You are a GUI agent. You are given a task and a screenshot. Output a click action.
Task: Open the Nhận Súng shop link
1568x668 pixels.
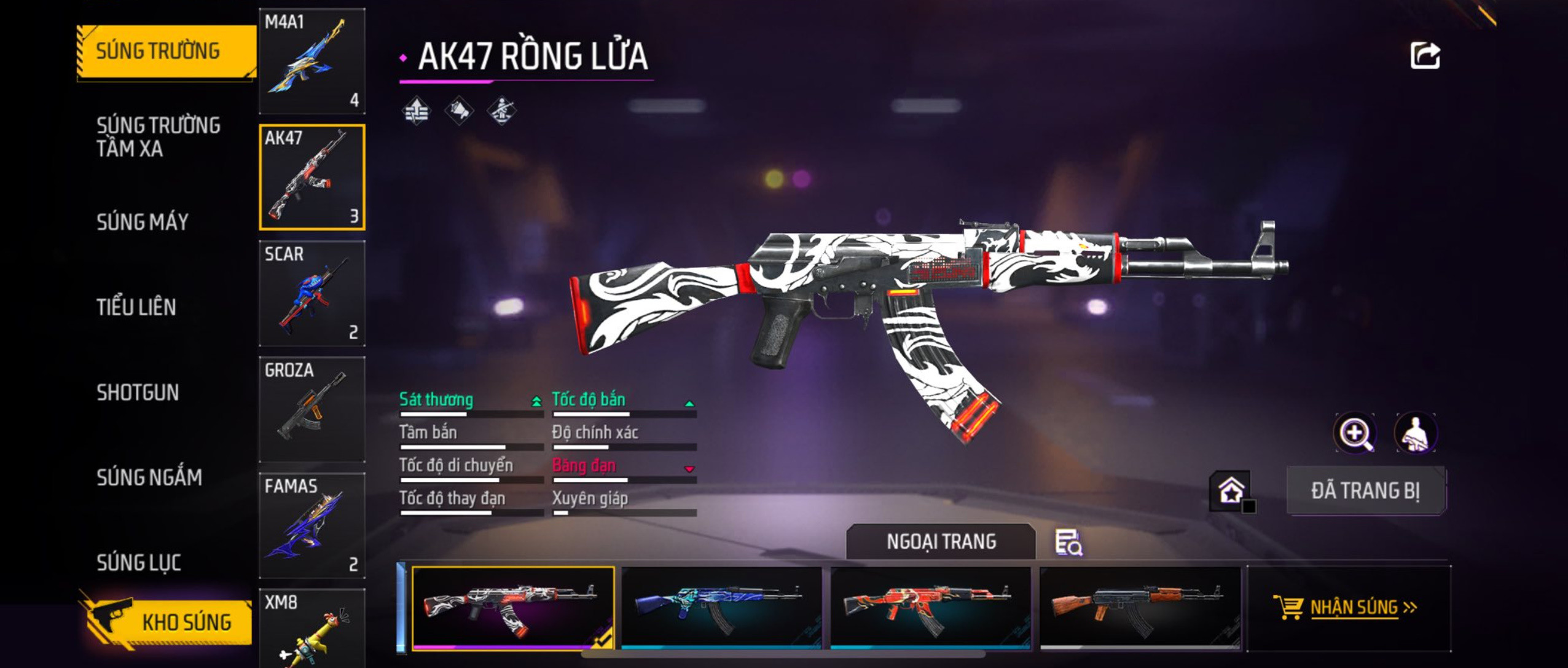pos(1349,607)
